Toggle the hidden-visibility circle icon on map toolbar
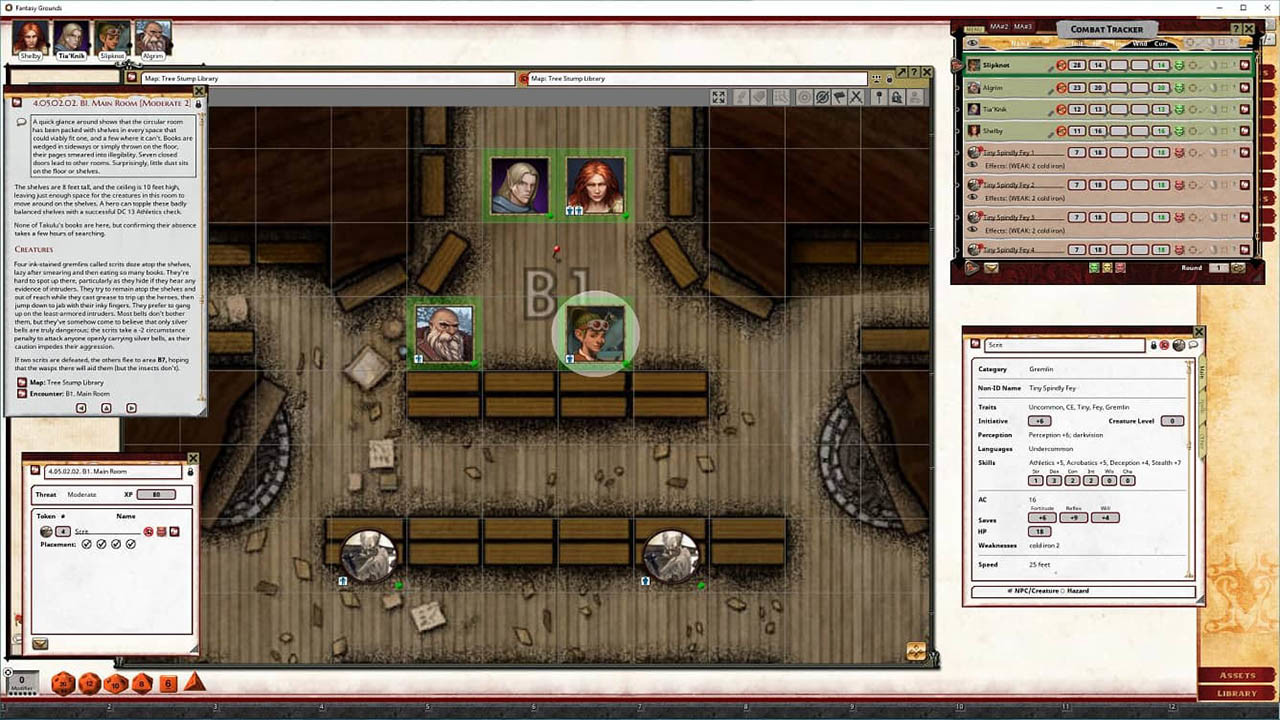Screen dimensions: 1280x720 [824, 97]
